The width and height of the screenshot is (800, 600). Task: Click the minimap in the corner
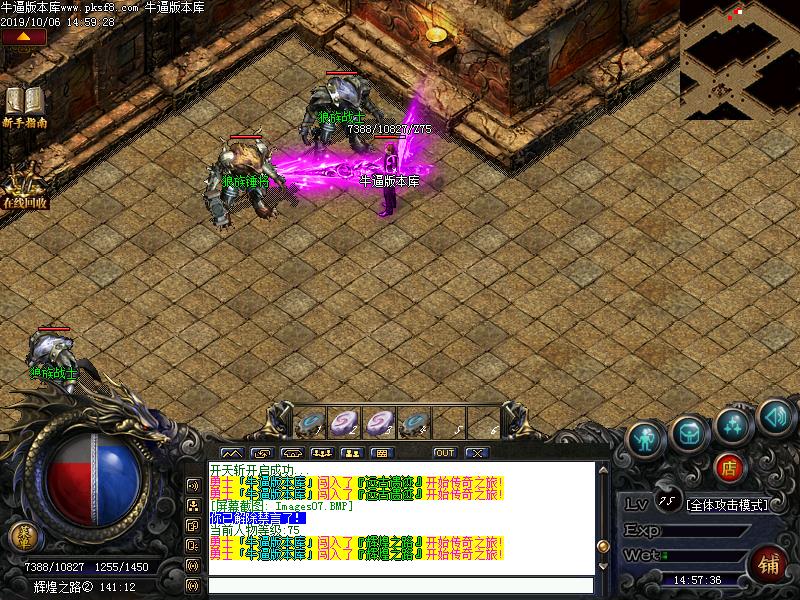coord(740,55)
